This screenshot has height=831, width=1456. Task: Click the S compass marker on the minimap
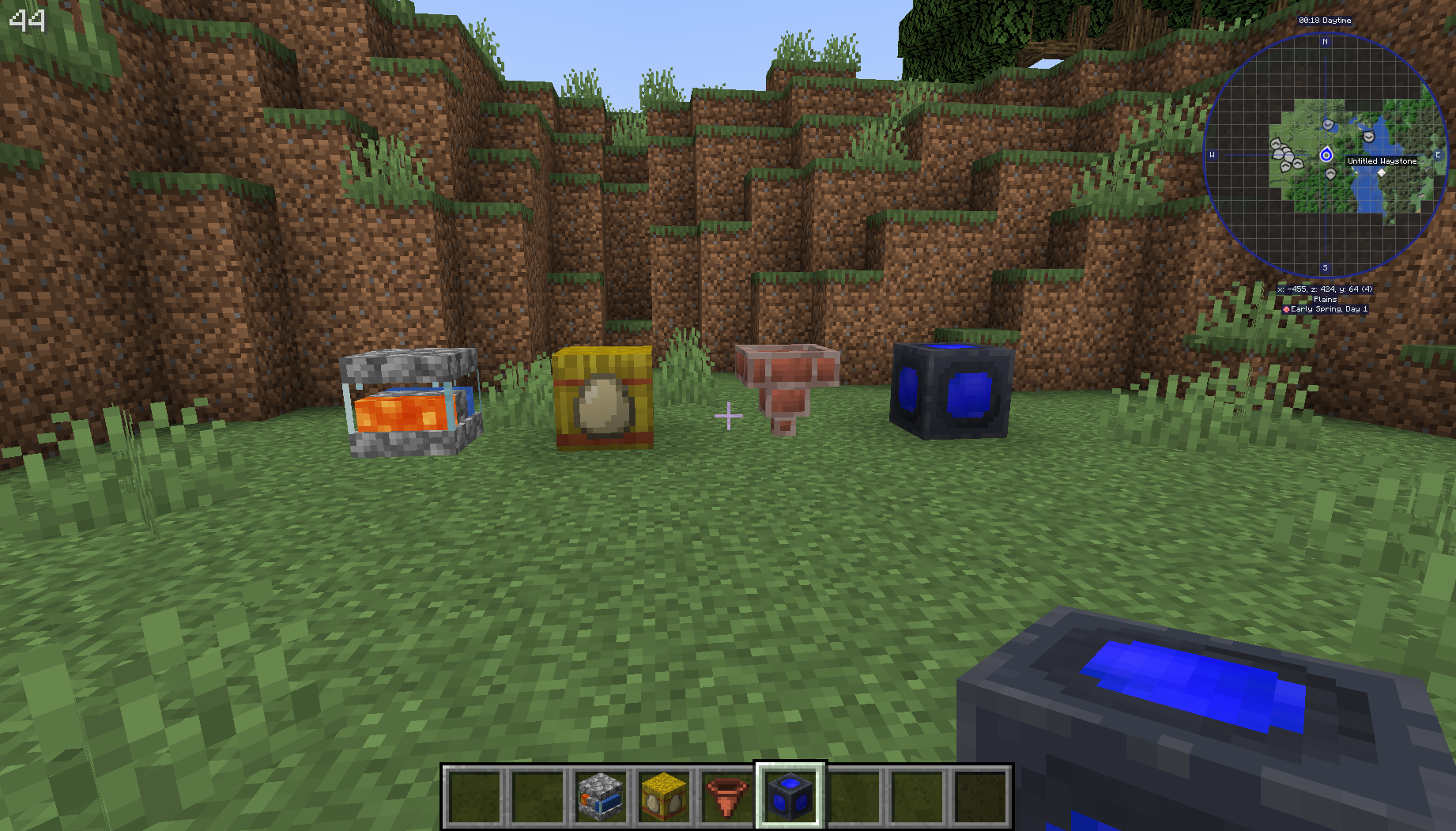(x=1325, y=267)
